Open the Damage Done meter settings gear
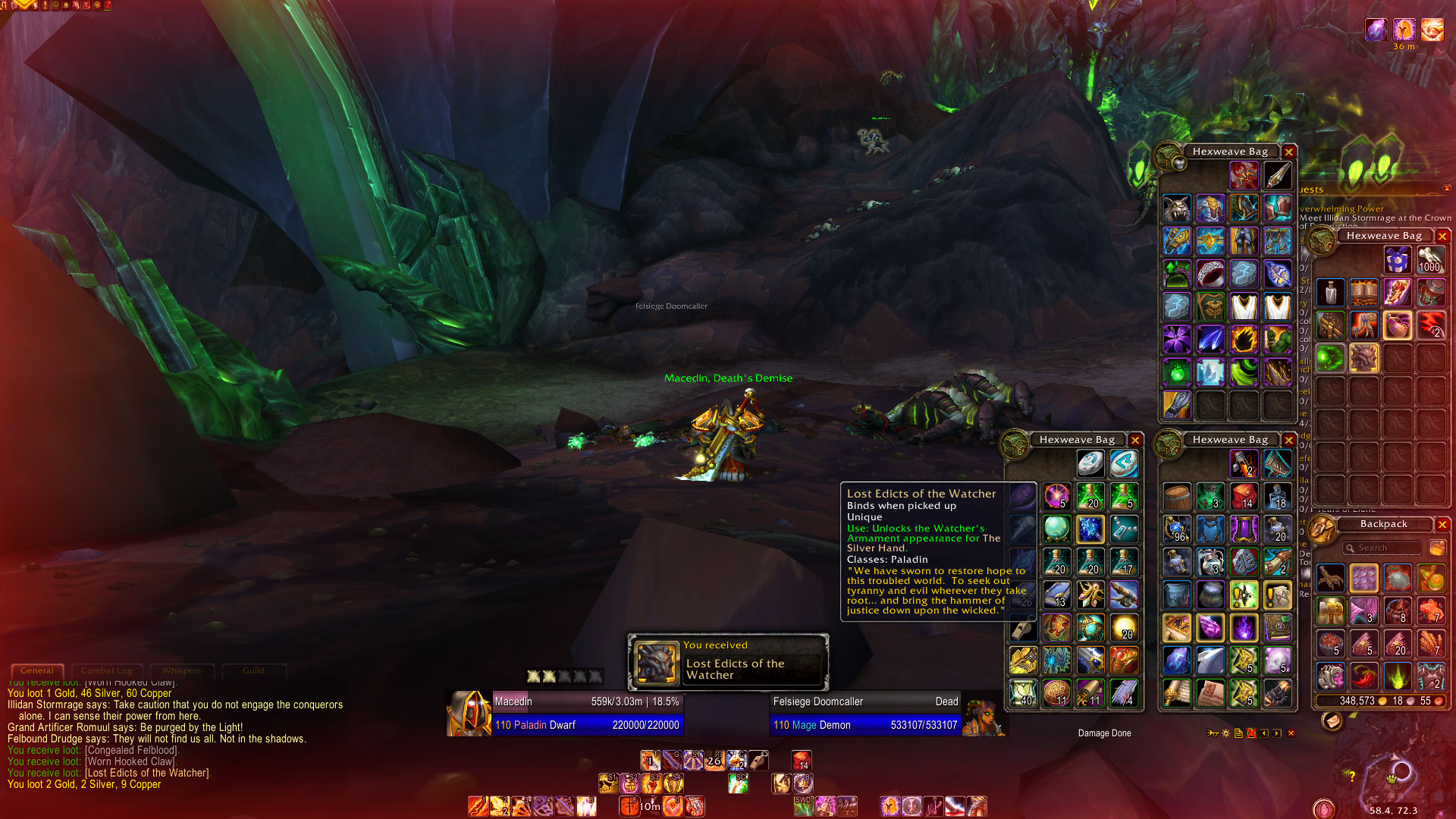Image resolution: width=1456 pixels, height=819 pixels. [x=1225, y=733]
